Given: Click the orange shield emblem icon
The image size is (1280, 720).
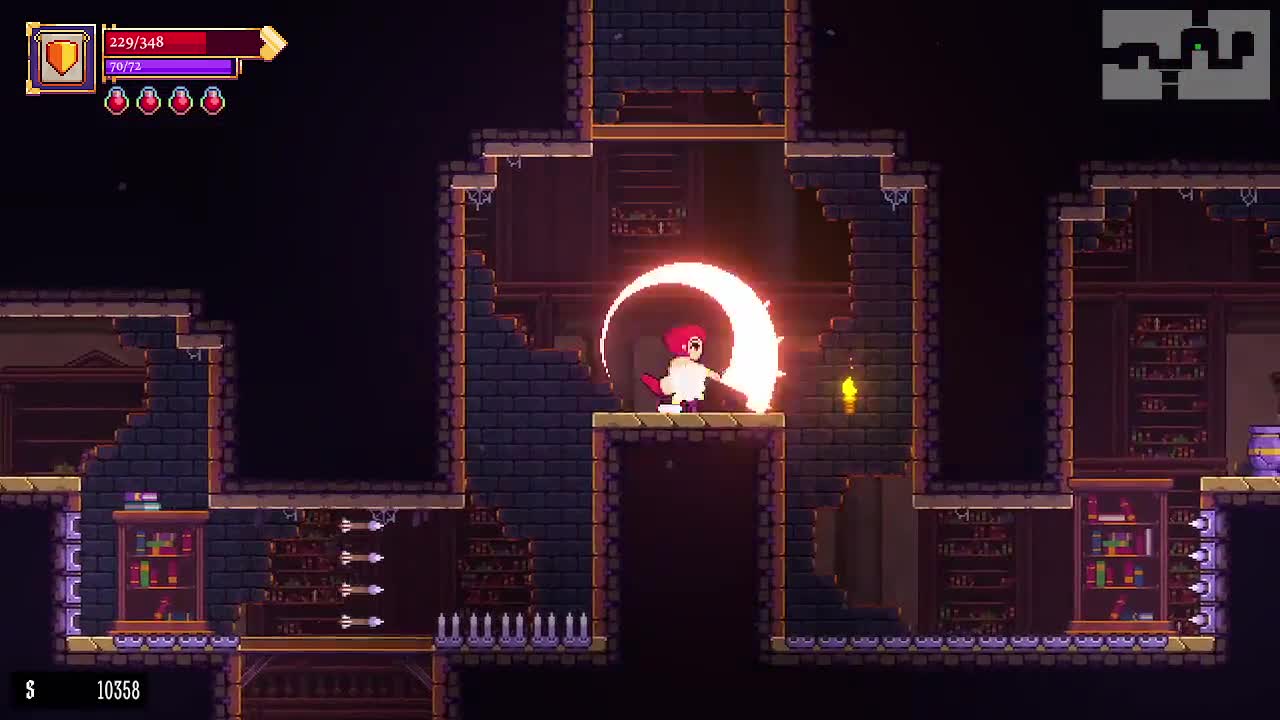Looking at the screenshot, I should coord(61,58).
